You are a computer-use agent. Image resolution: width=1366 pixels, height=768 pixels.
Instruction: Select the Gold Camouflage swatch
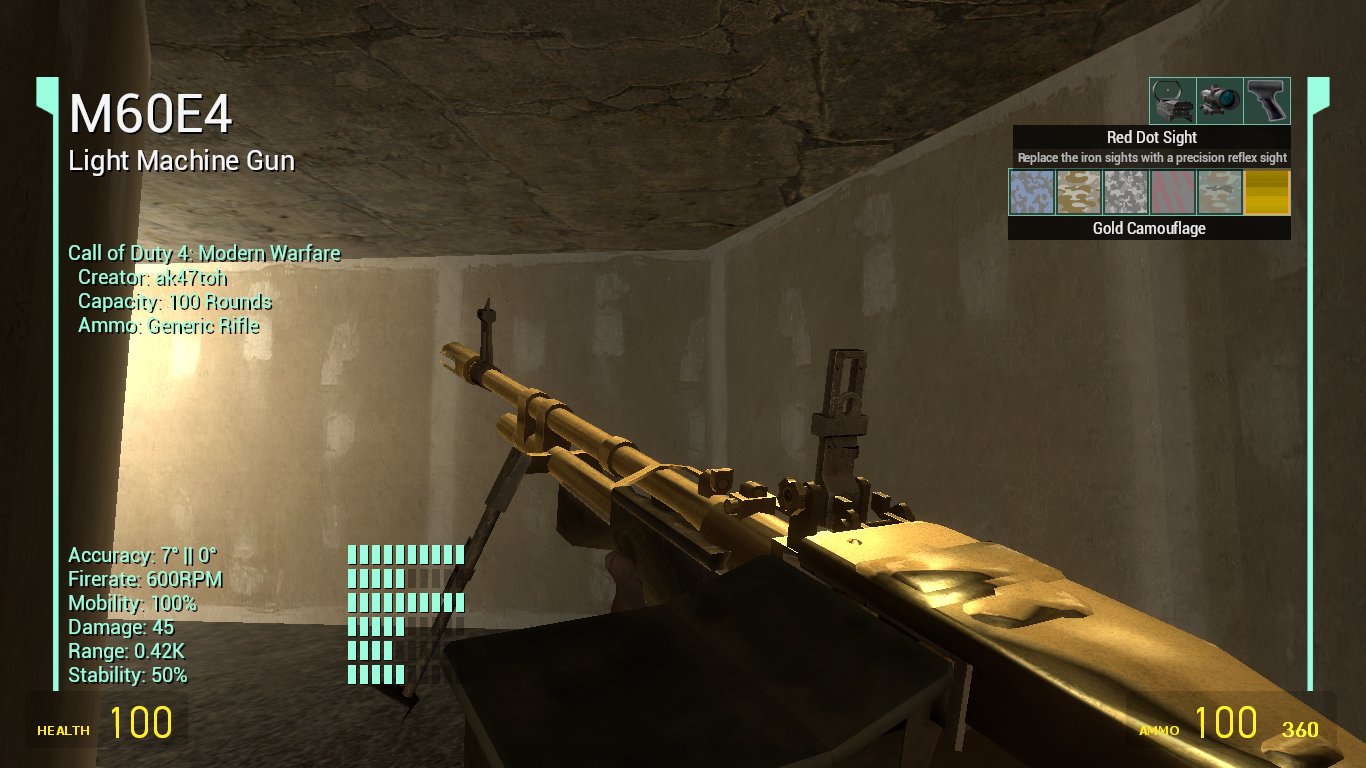pyautogui.click(x=1265, y=192)
